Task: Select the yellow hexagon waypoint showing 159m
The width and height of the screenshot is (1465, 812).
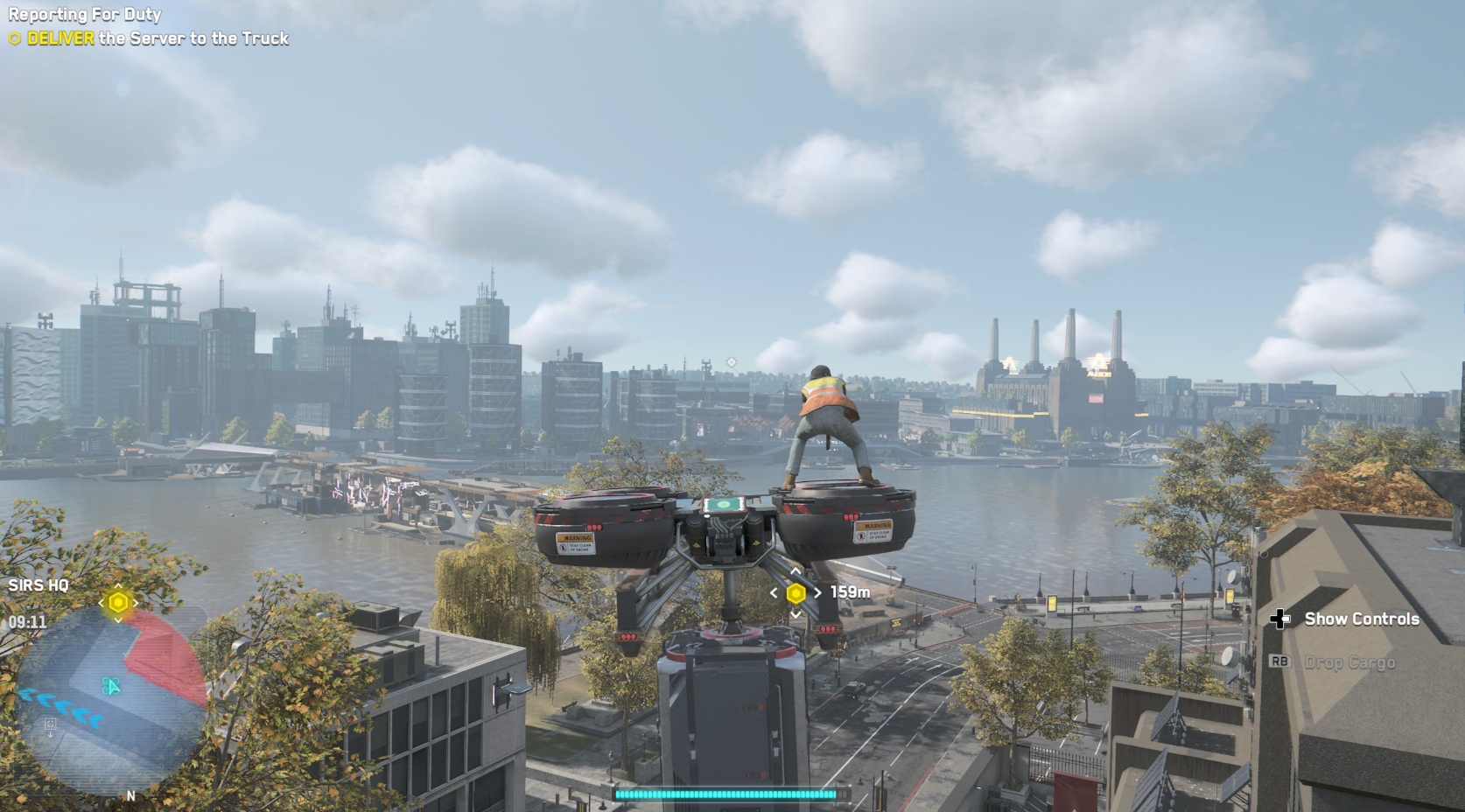Action: coord(796,593)
